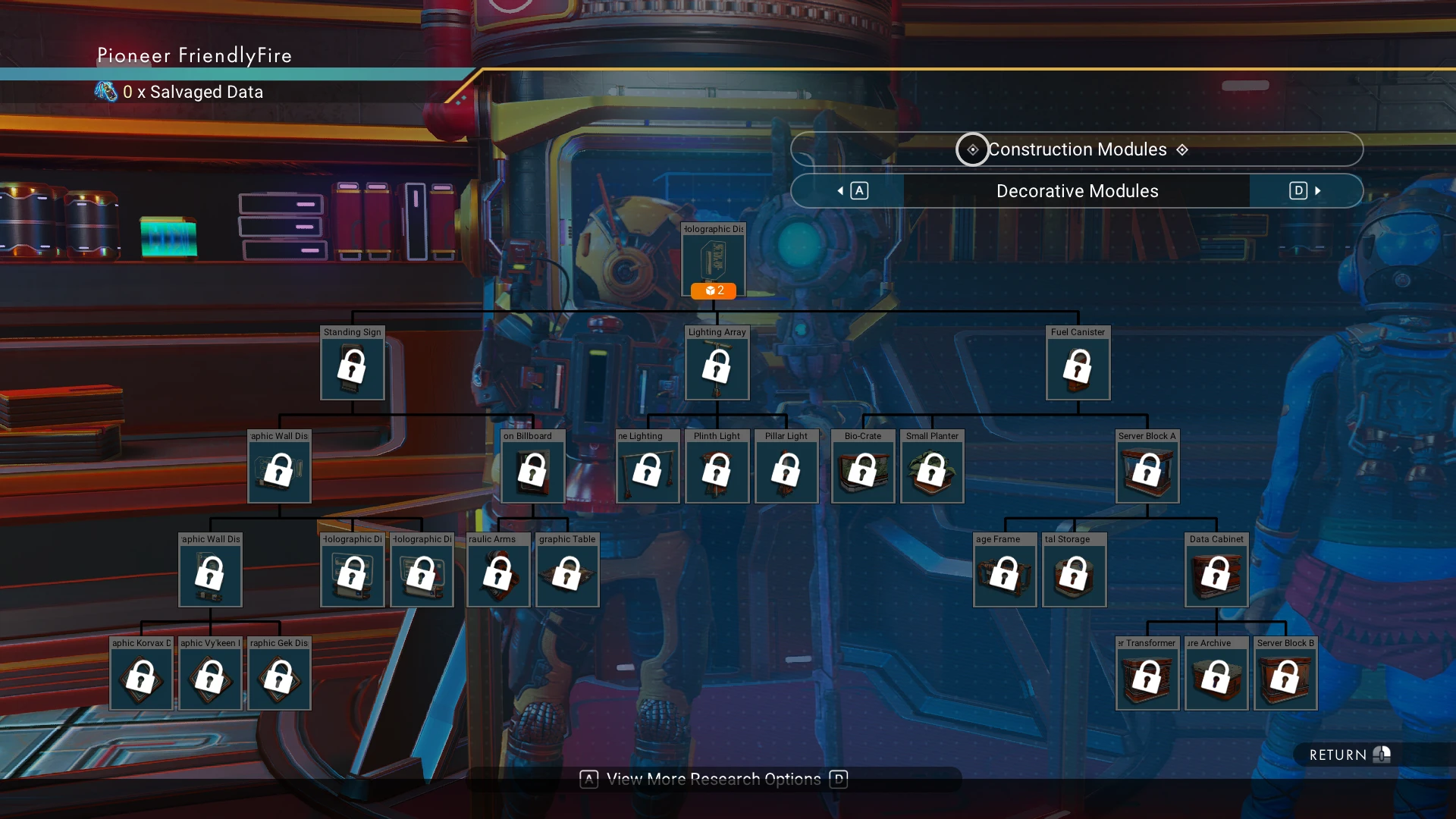Select the locked Fuel Canister module
Viewport: 1456px width, 819px height.
click(1078, 368)
